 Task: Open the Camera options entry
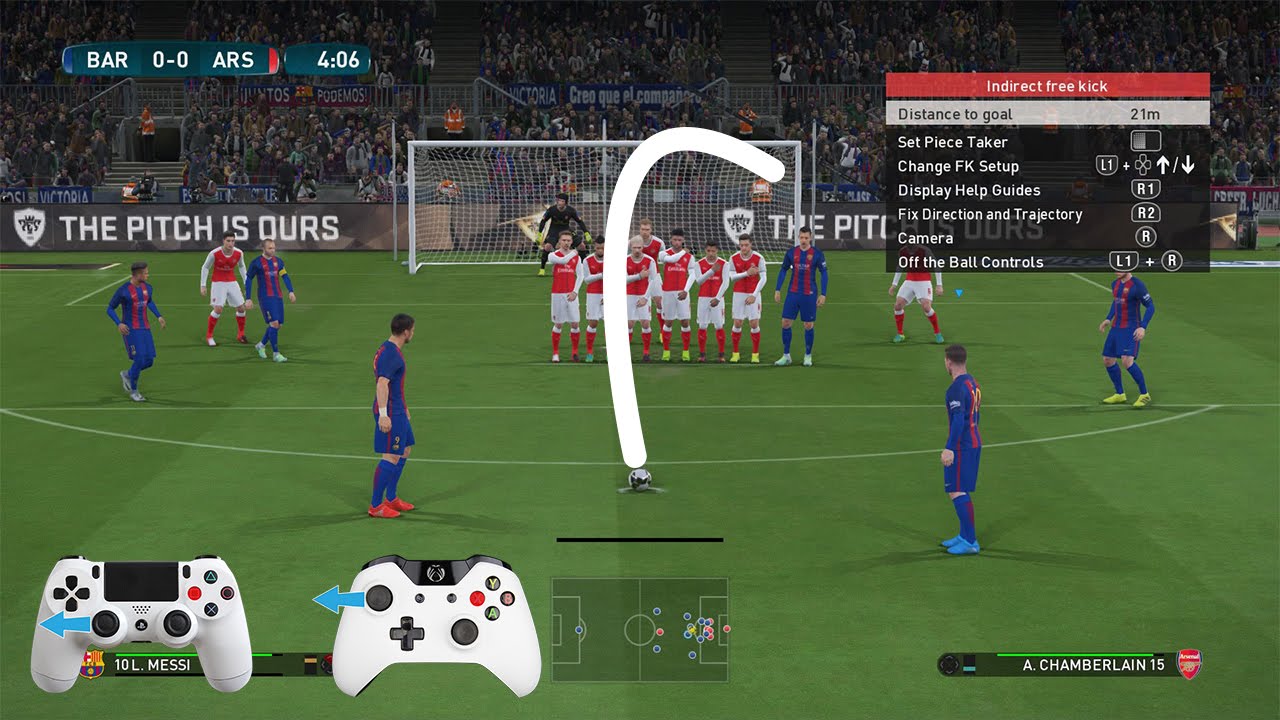924,237
